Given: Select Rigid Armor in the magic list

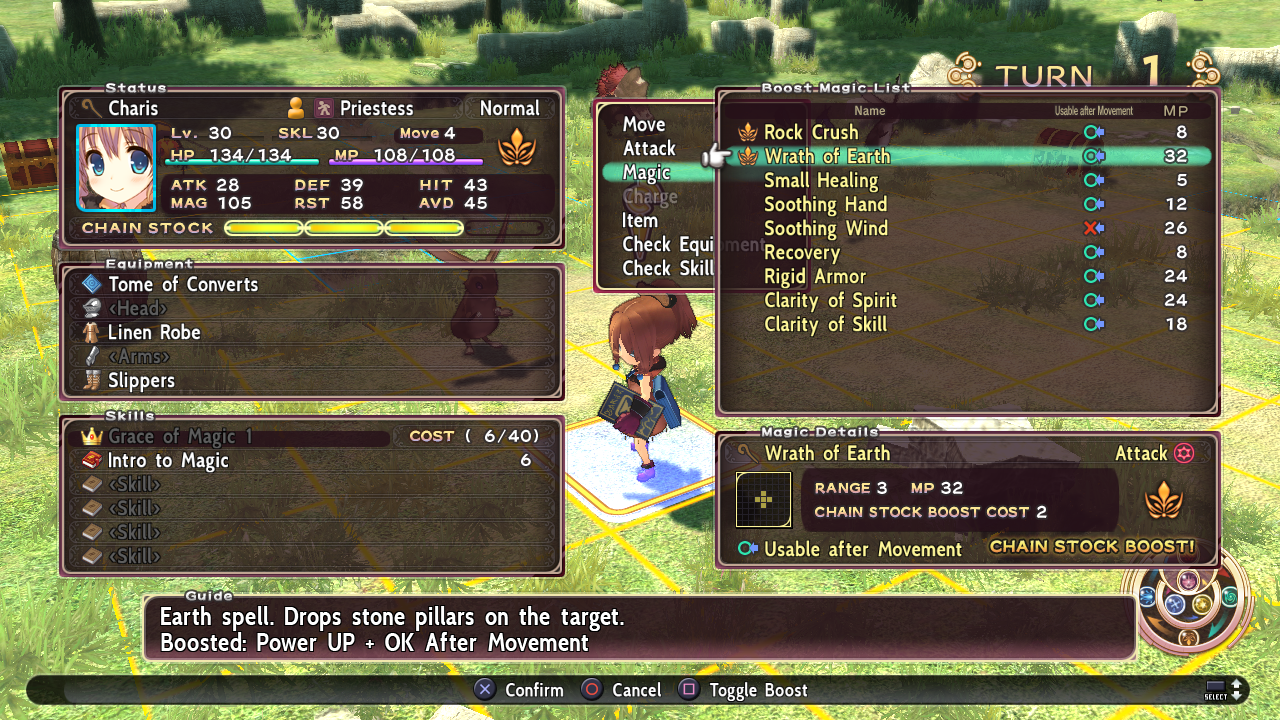Looking at the screenshot, I should [x=815, y=277].
